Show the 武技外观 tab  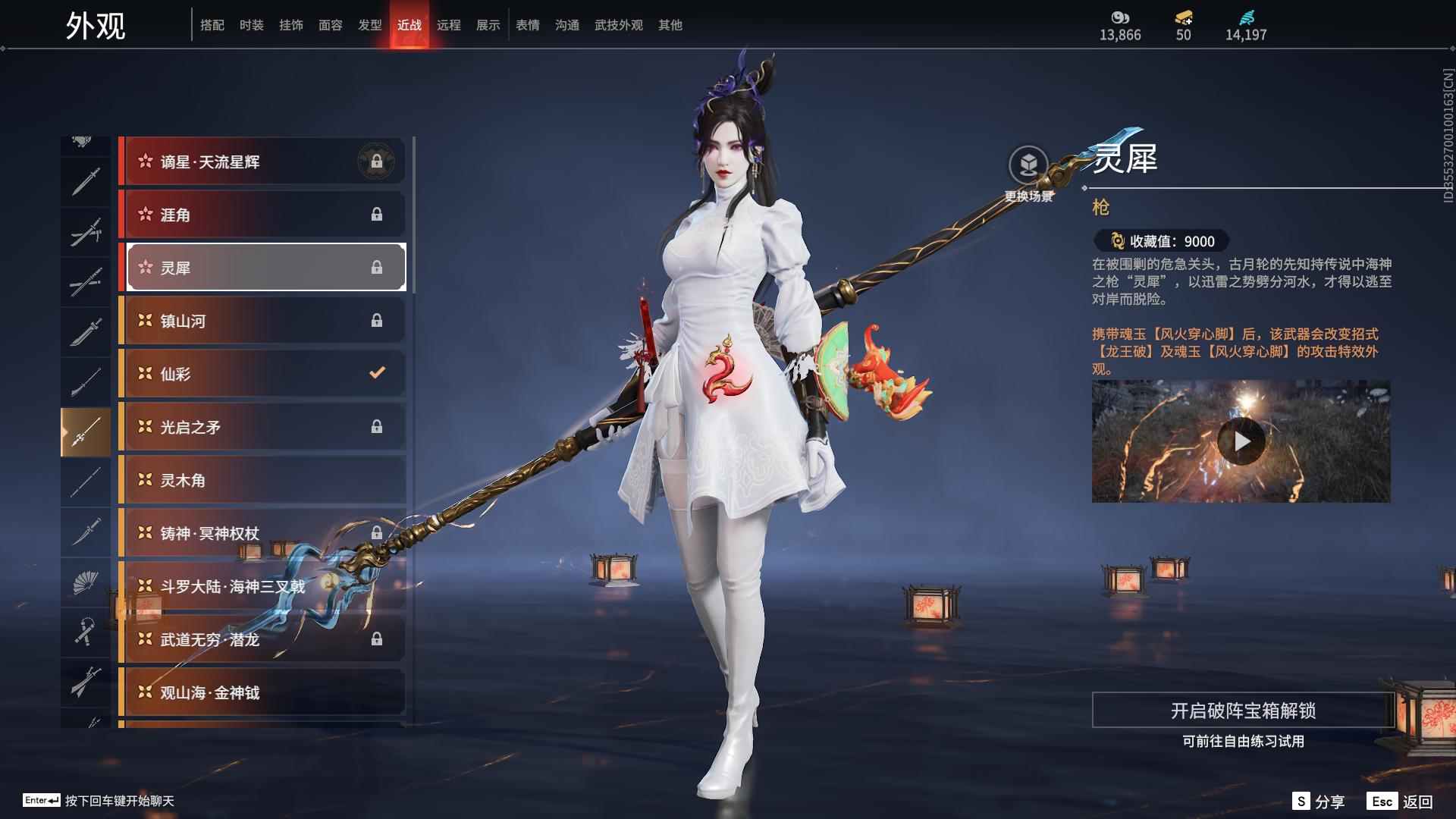(619, 25)
